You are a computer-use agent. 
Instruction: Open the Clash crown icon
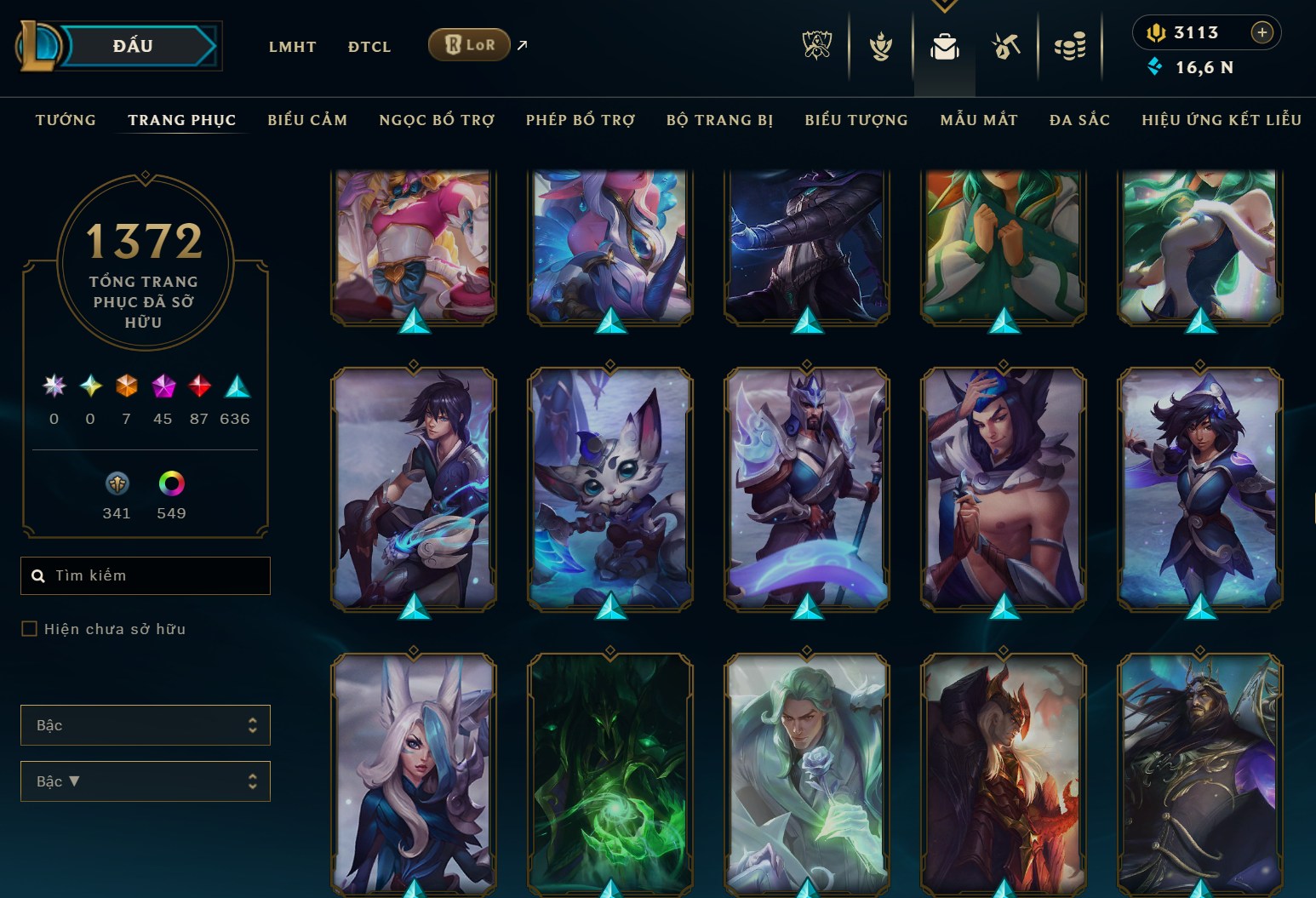(x=881, y=47)
